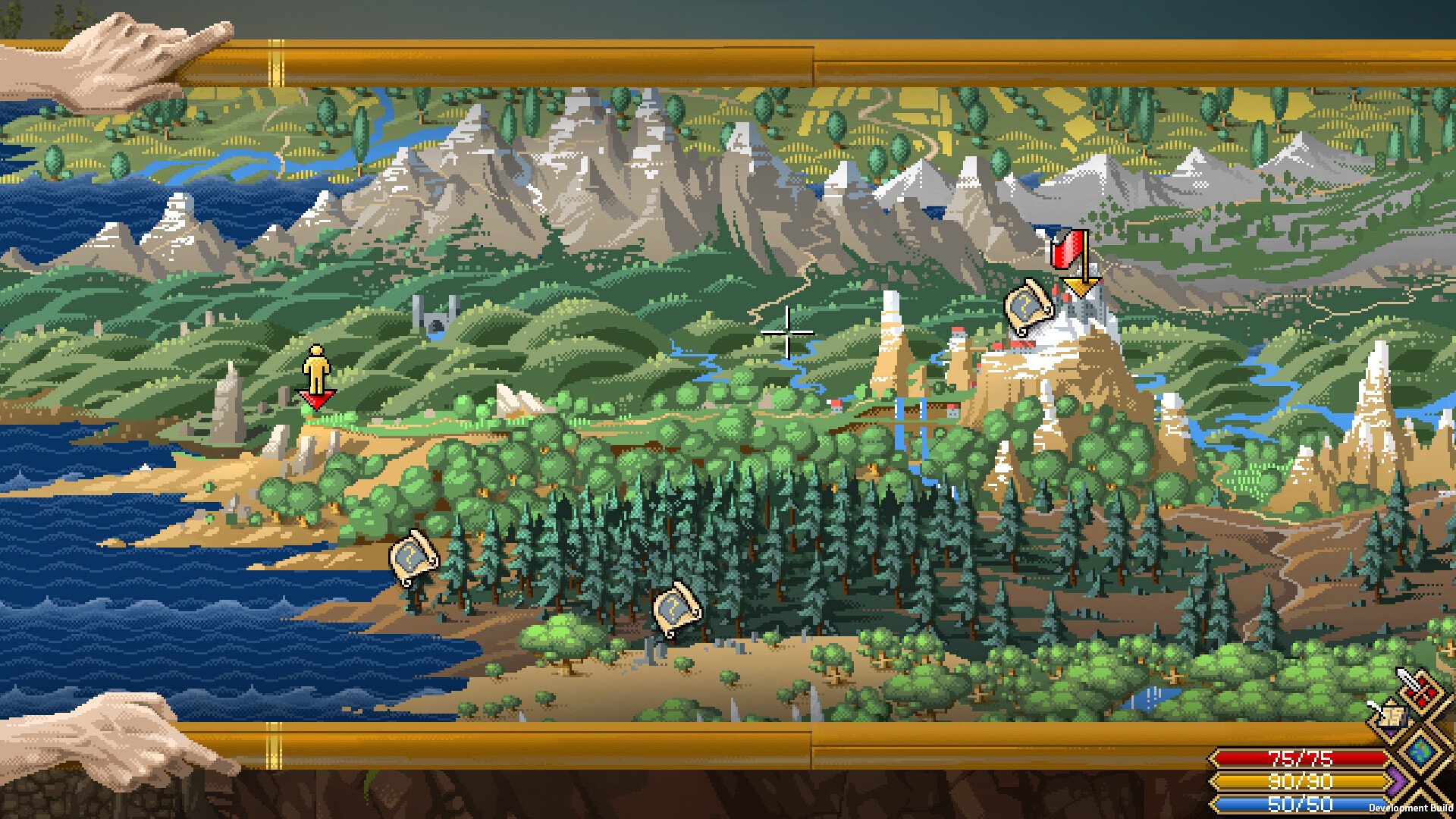Screen dimensions: 1456x819
Task: Click the red flag marker above the castle
Action: 1068,249
